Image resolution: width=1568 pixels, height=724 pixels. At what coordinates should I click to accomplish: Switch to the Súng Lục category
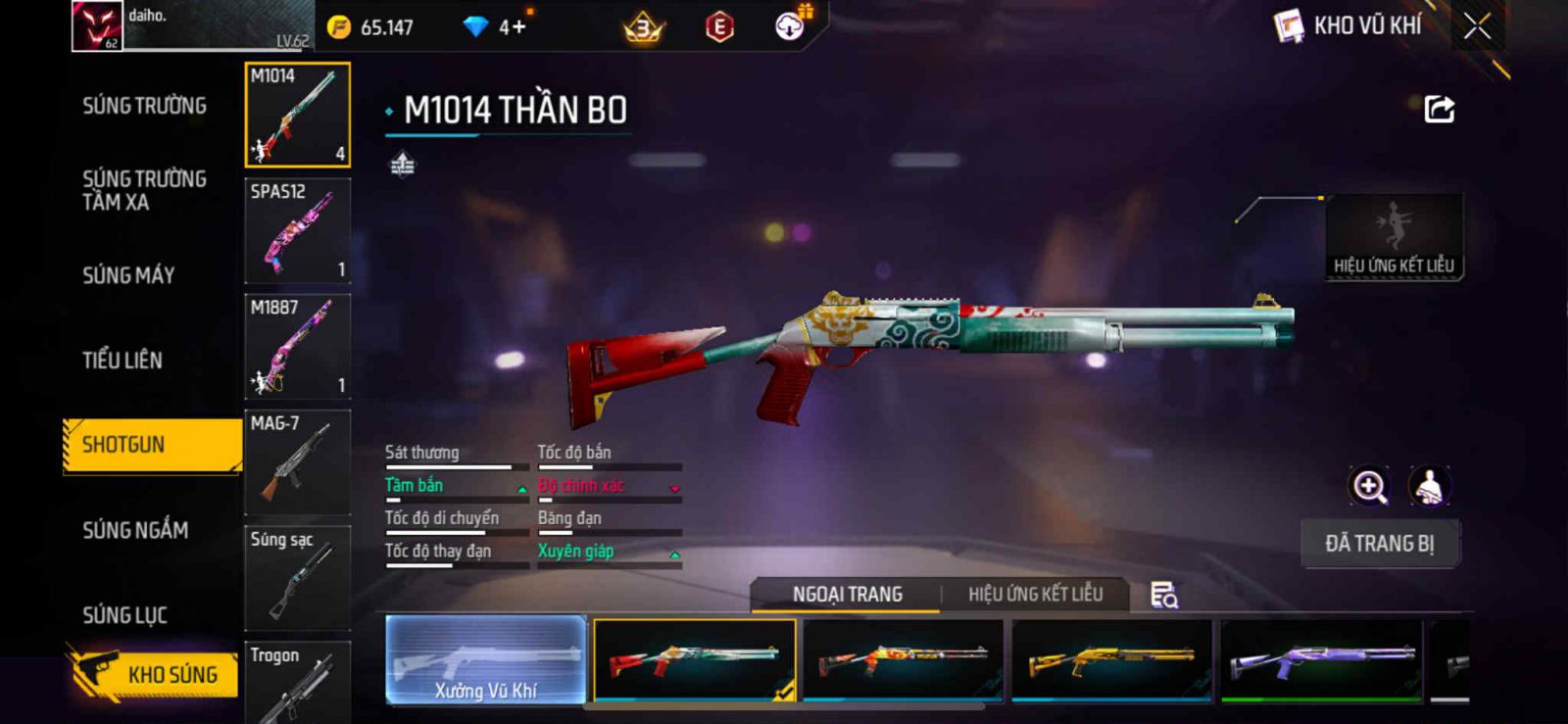click(x=124, y=615)
